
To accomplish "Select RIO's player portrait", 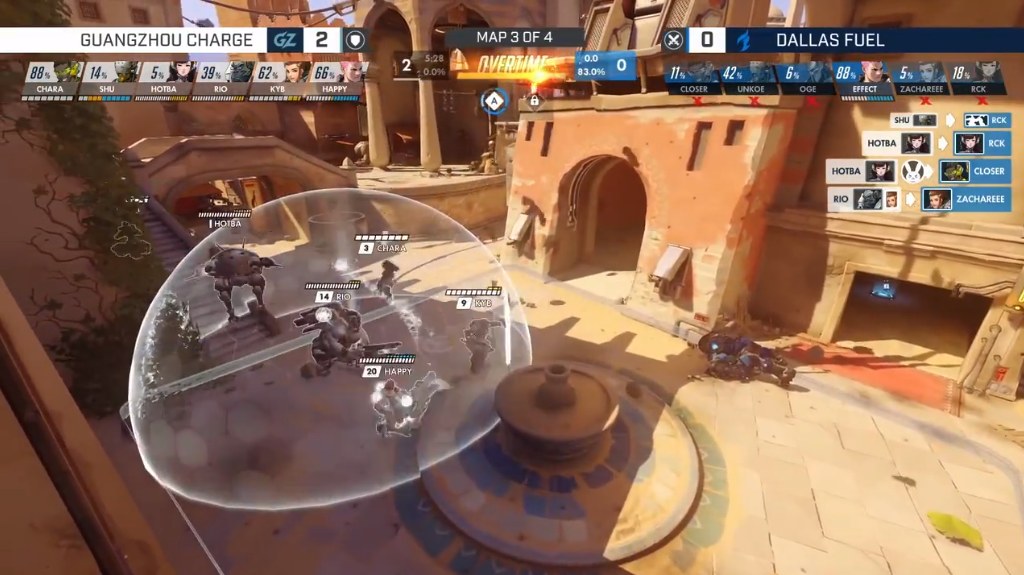I will pyautogui.click(x=240, y=72).
